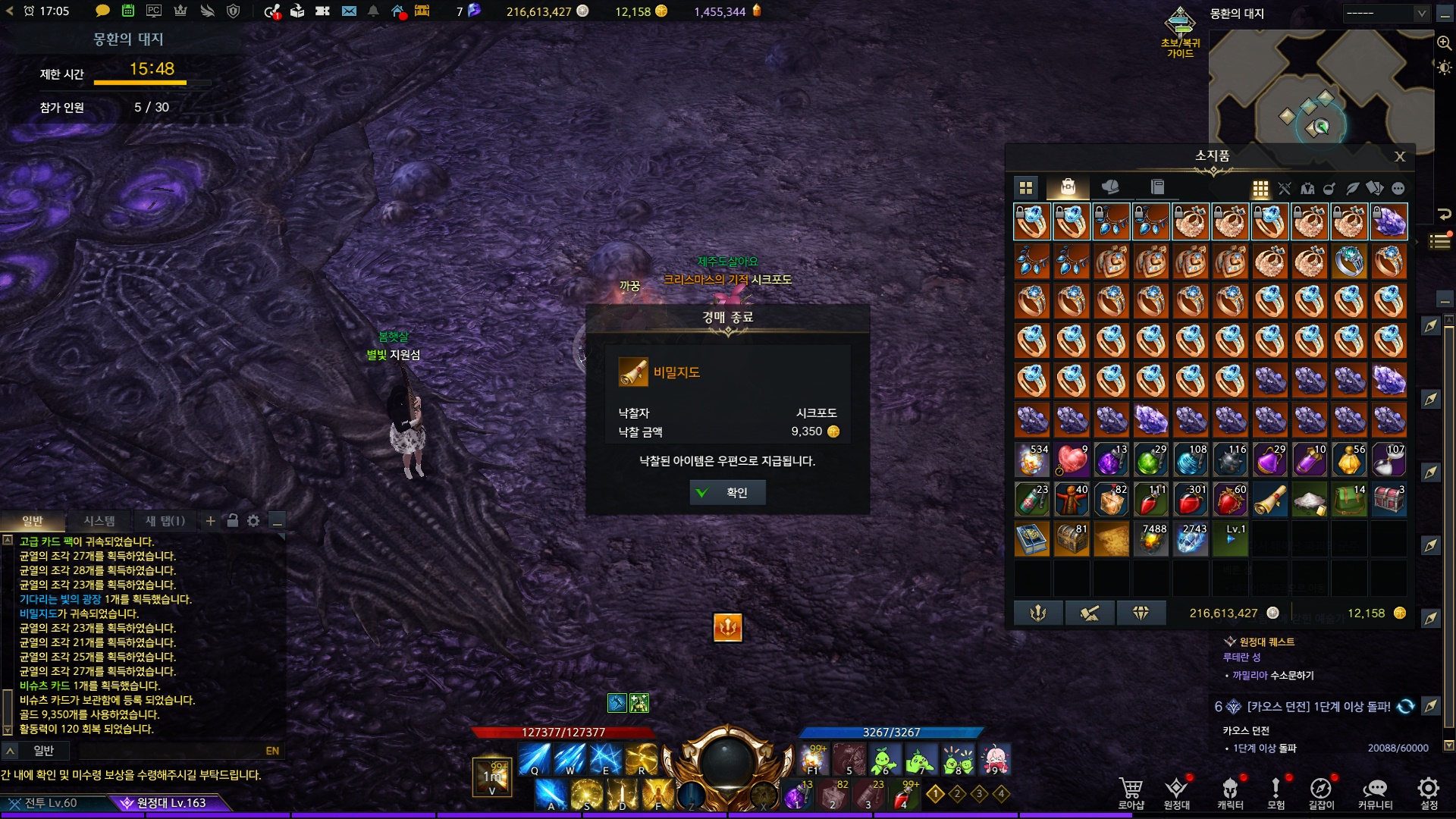Open the 설정 settings menu

click(1428, 792)
